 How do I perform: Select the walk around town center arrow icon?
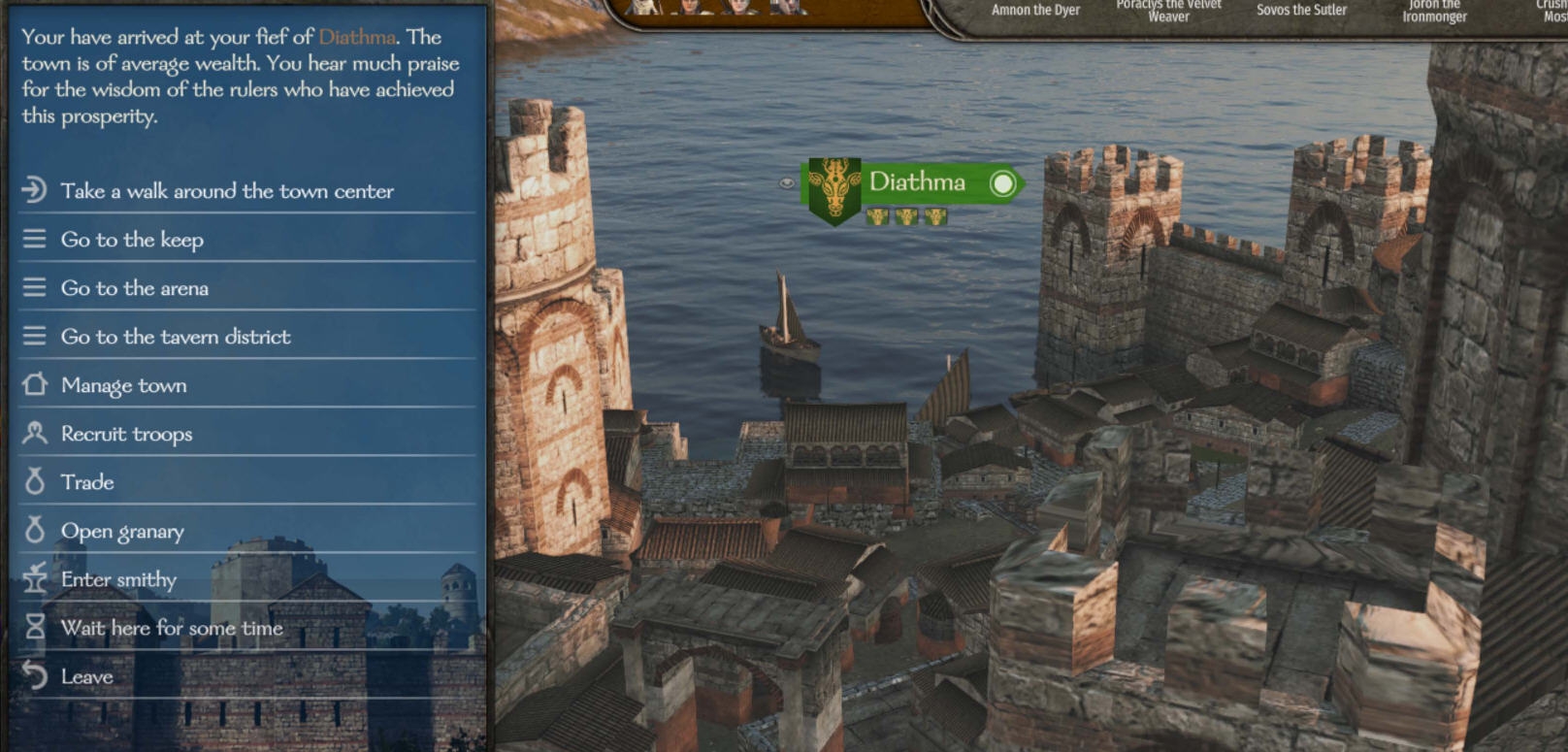point(34,191)
